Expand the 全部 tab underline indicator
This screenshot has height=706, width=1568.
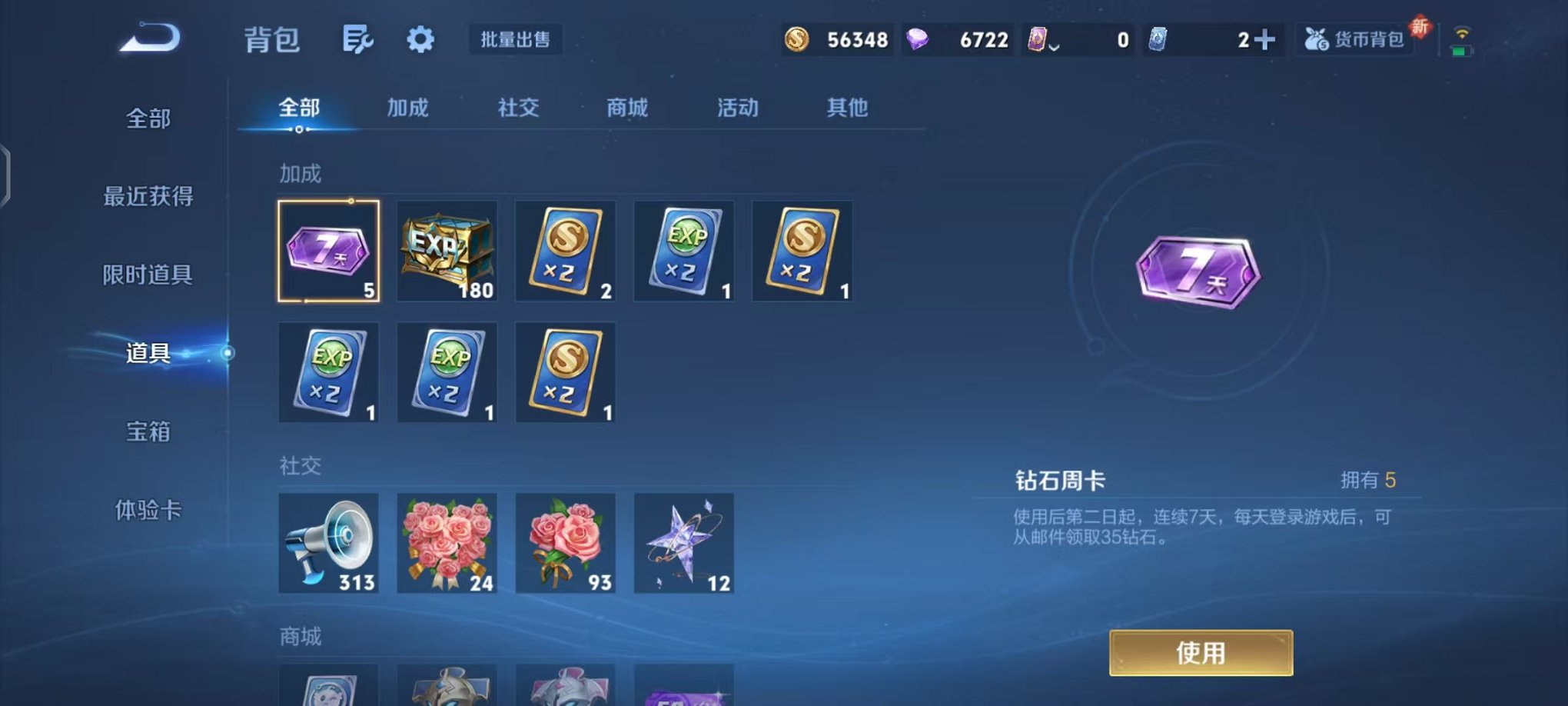click(300, 131)
